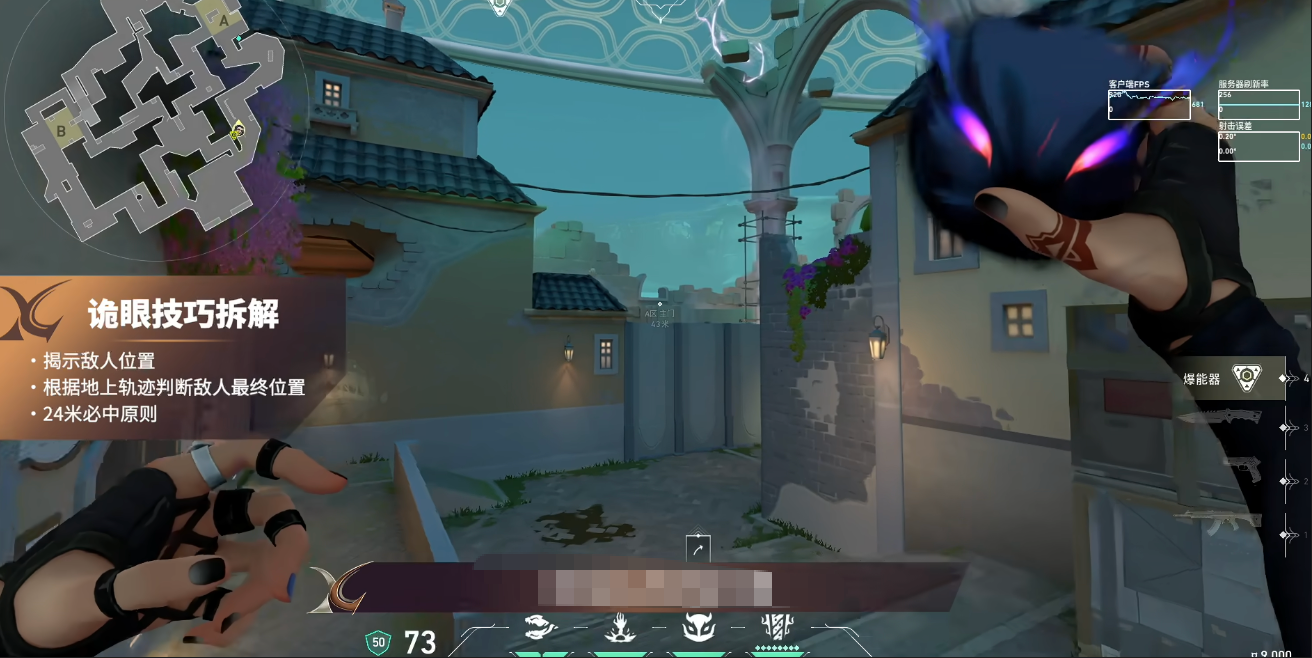Click the A site marker on minimap

pos(224,18)
